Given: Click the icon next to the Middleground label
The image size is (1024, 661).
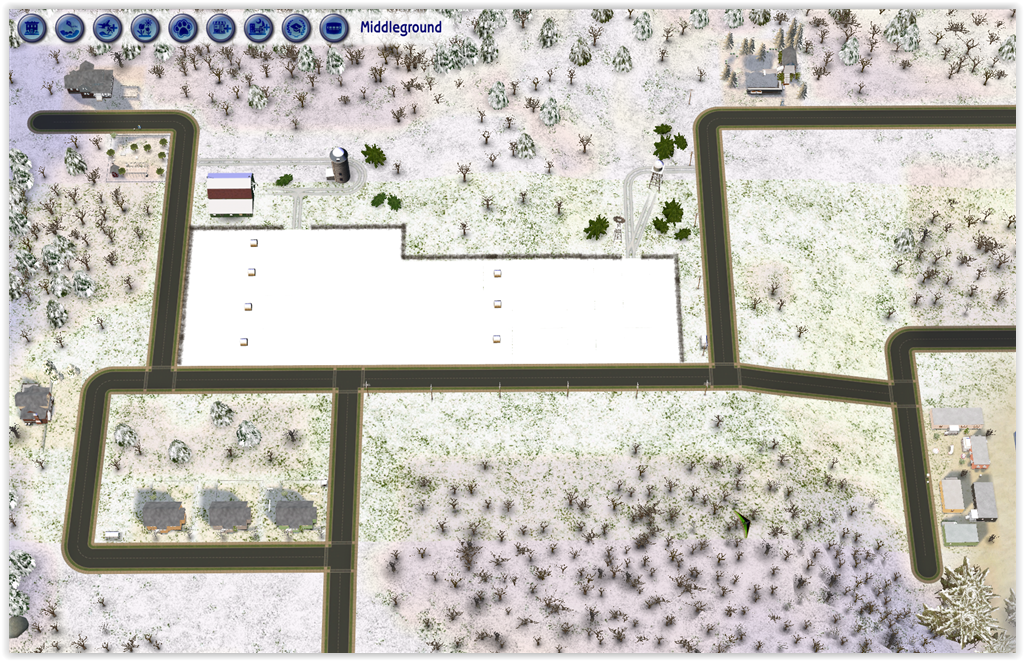Looking at the screenshot, I should click(334, 28).
